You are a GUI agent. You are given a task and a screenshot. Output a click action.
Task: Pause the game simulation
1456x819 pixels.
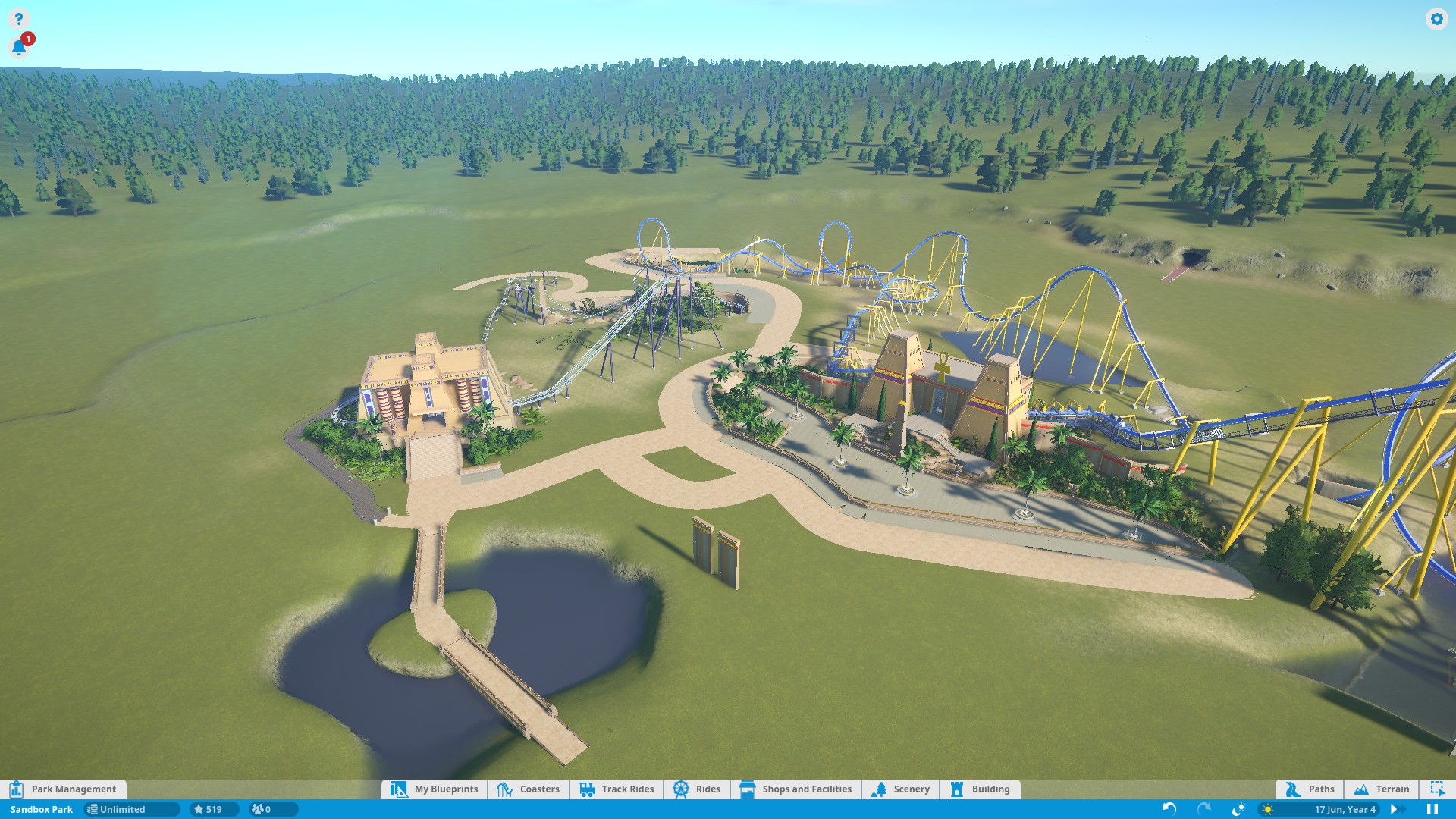[x=1432, y=809]
